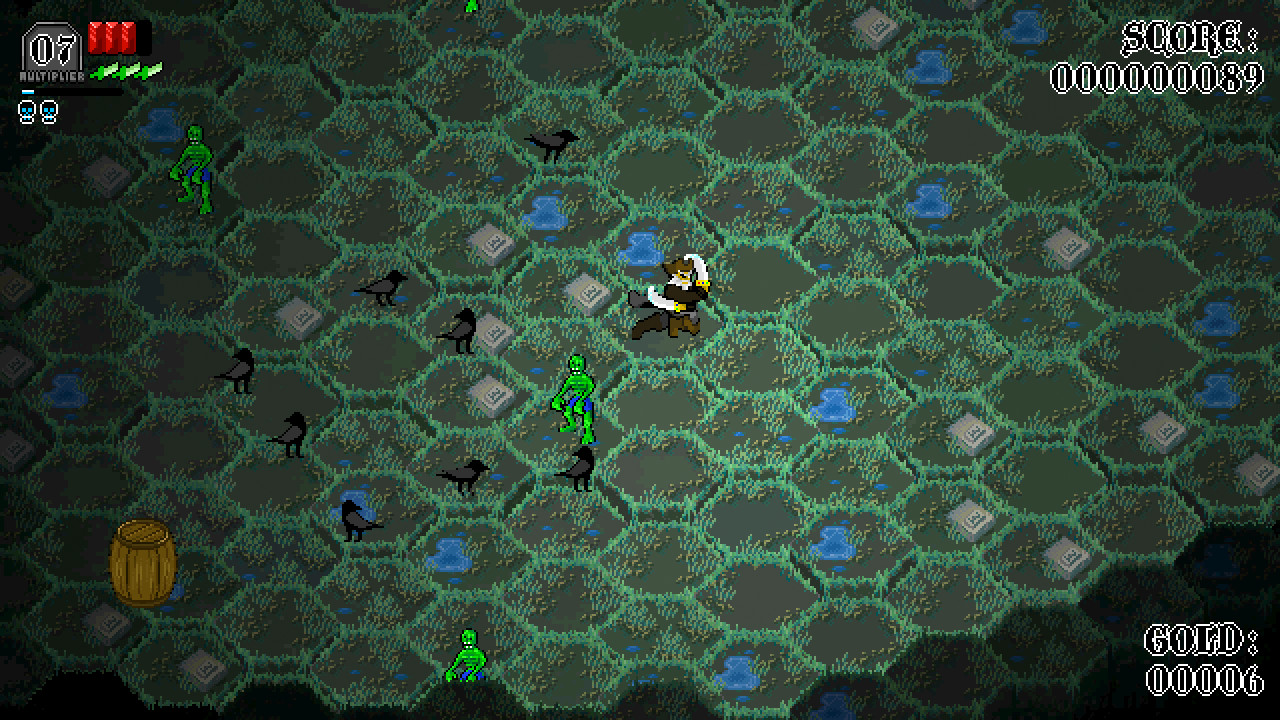The image size is (1280, 720).
Task: Click the crow near the top-center
Action: coord(548,145)
